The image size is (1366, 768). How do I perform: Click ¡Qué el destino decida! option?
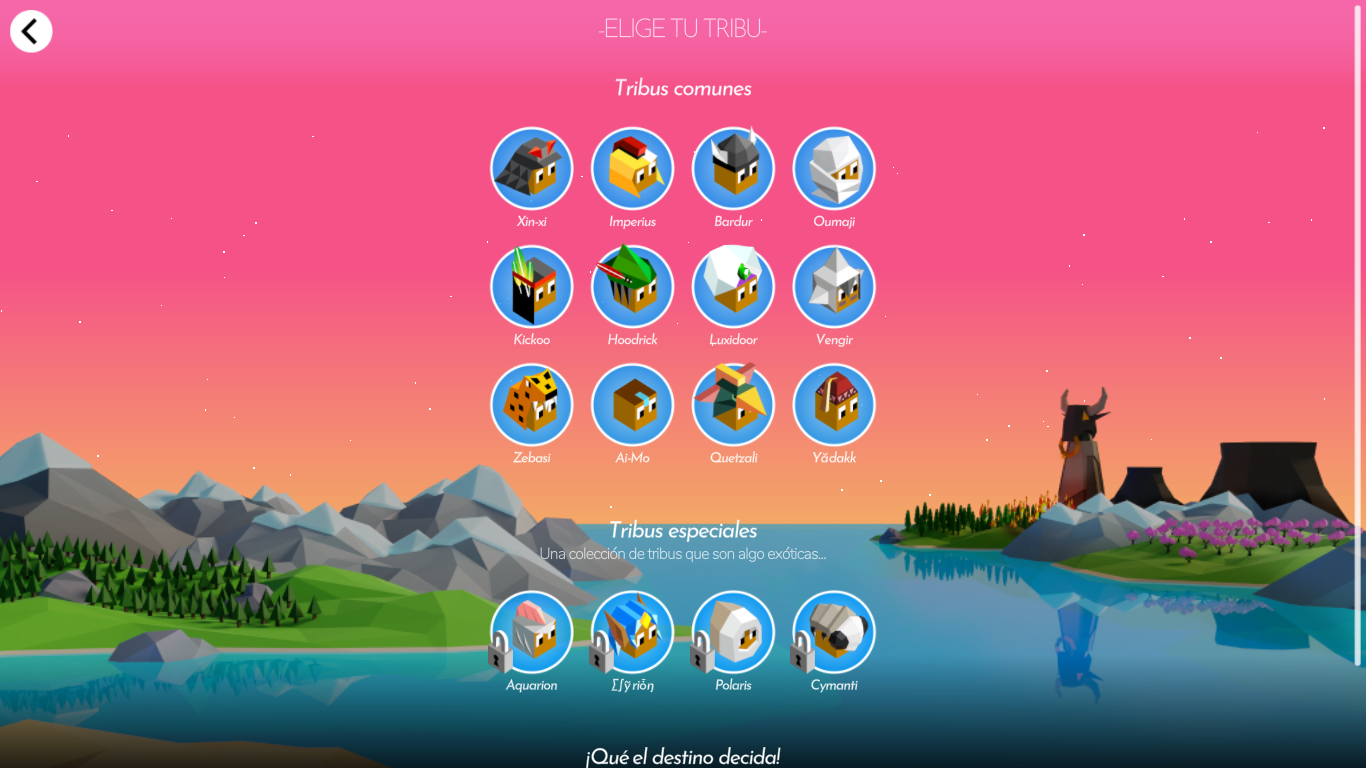click(x=683, y=757)
